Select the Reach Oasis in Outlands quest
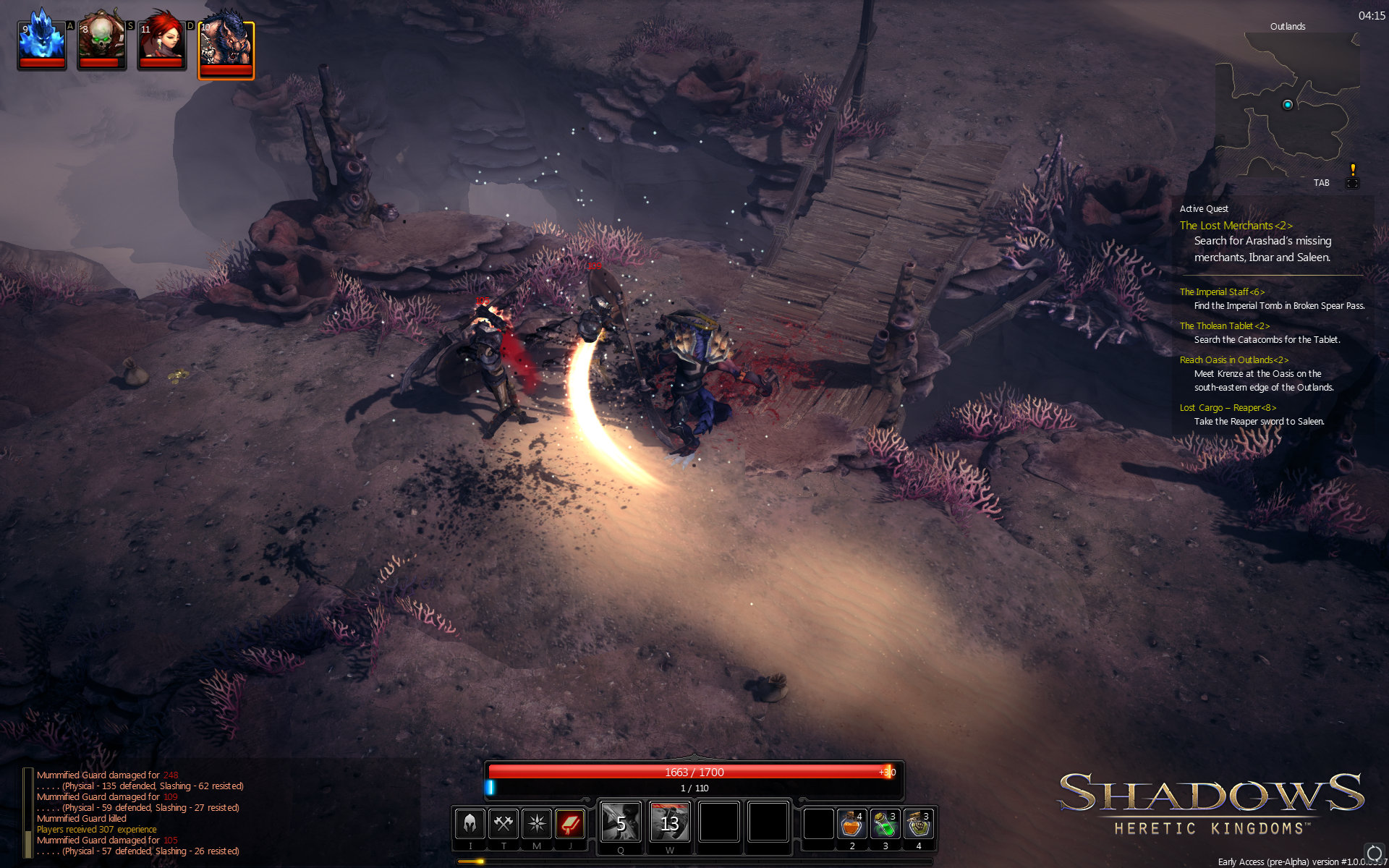 point(1233,360)
